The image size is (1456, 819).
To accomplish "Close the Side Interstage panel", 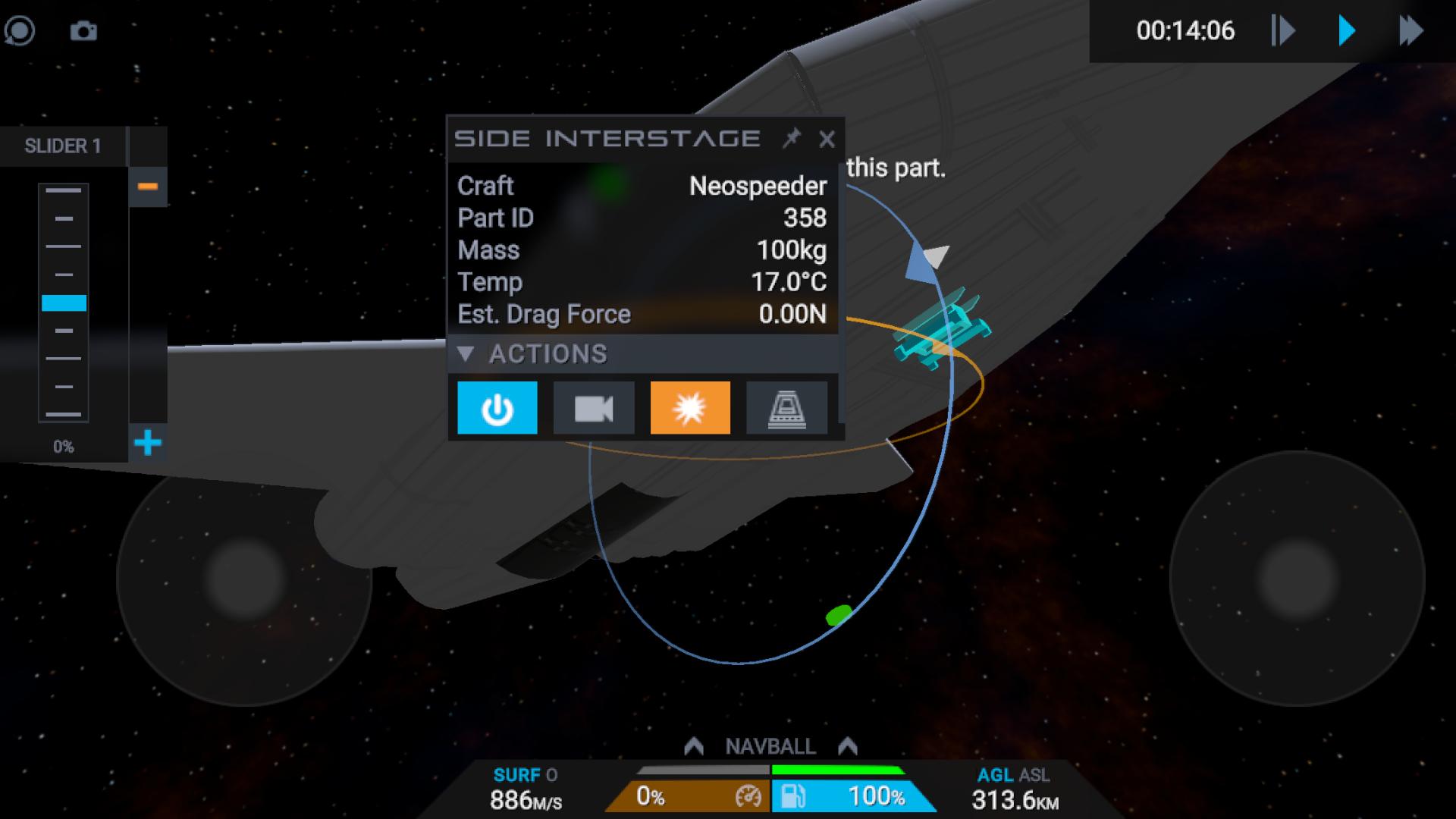I will [x=827, y=139].
